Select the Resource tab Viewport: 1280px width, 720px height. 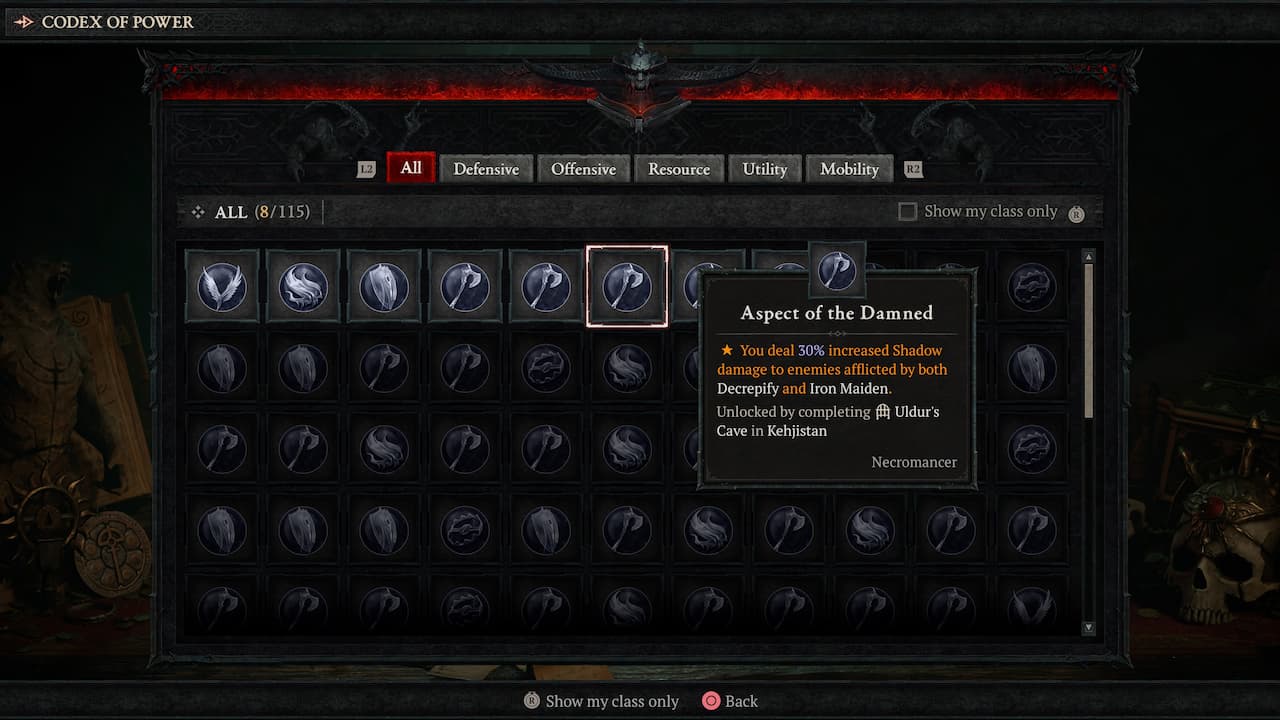(x=680, y=169)
